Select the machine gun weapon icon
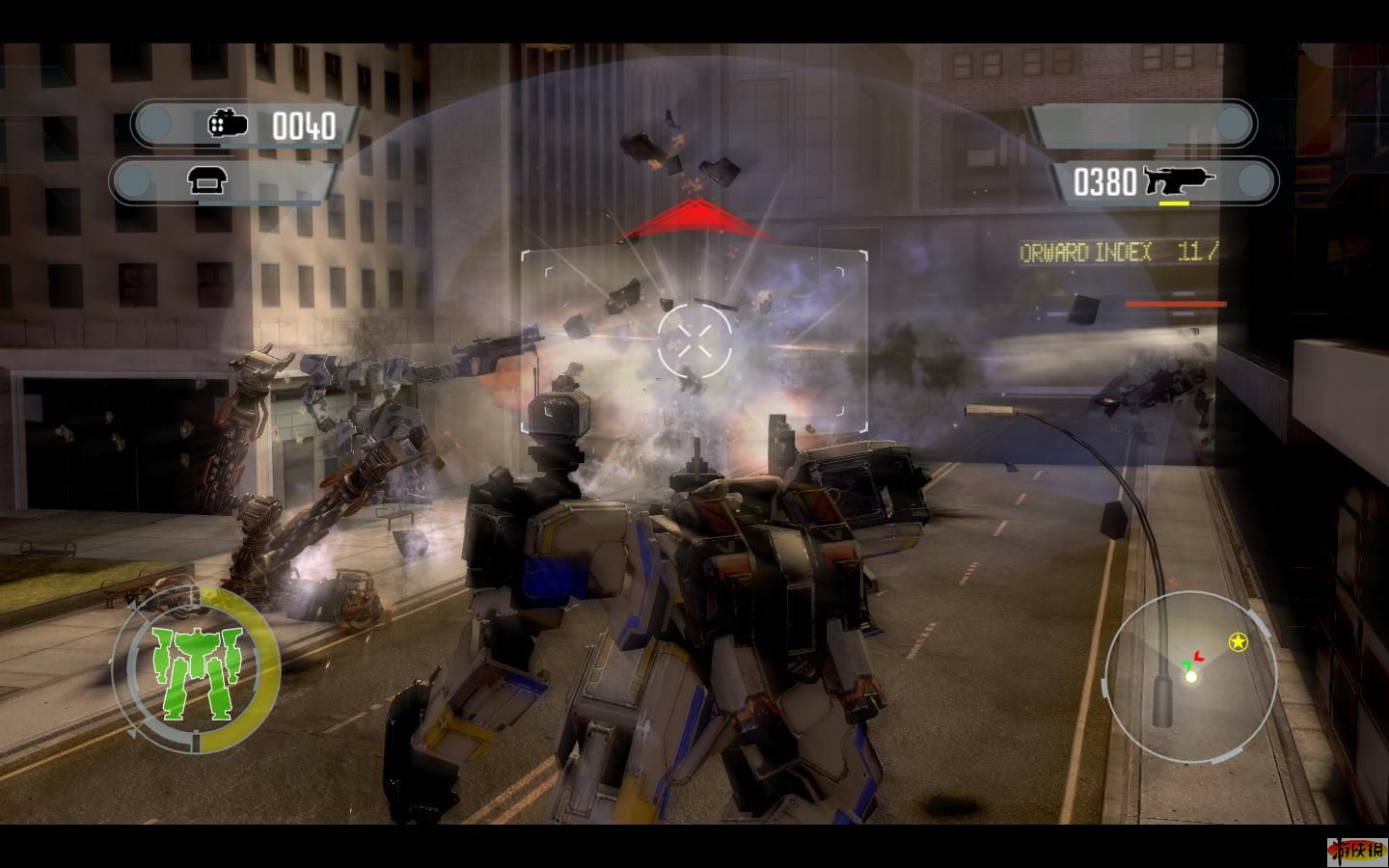This screenshot has height=868, width=1389. 1179,180
